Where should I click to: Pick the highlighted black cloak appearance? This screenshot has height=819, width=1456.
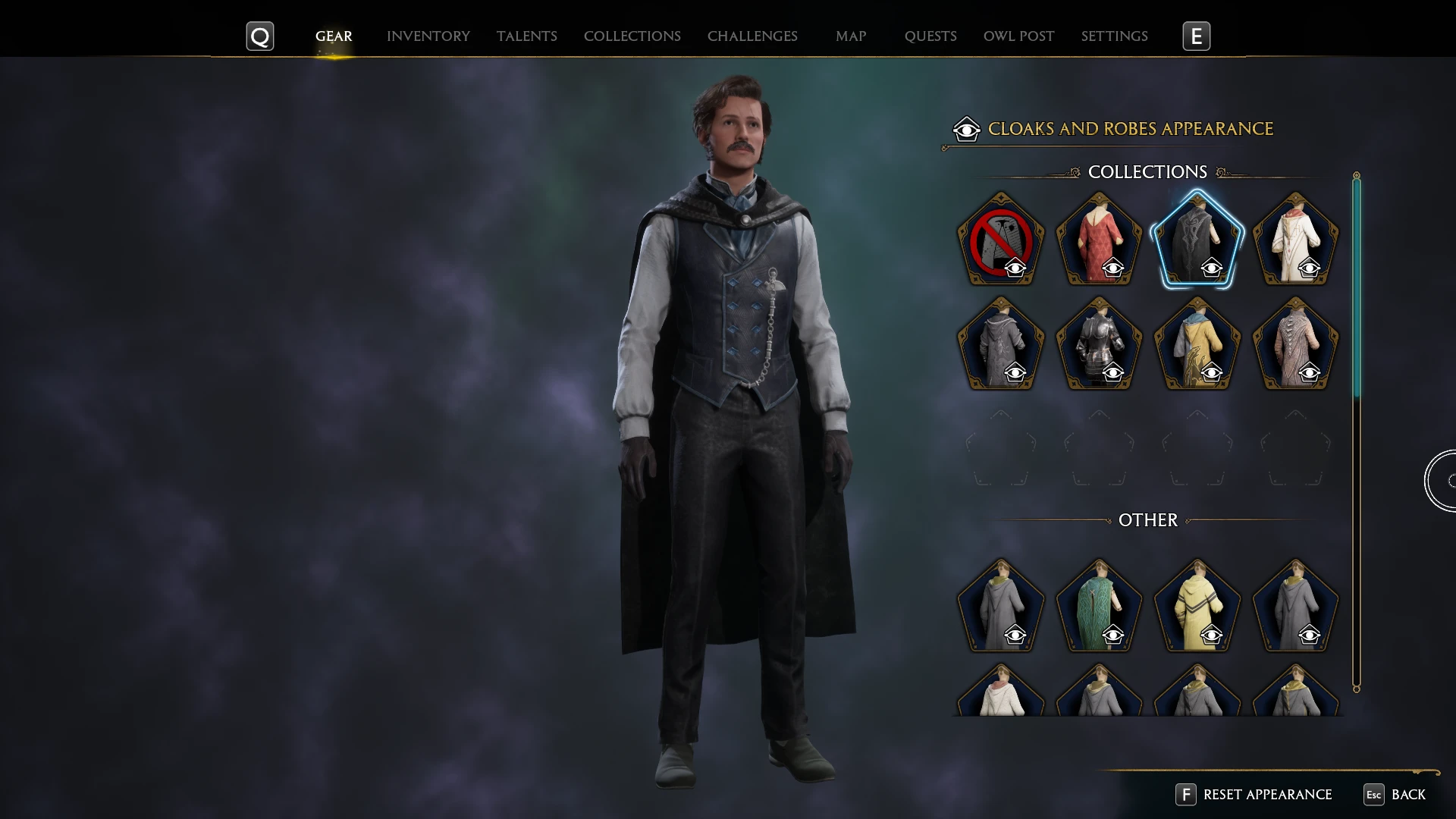click(x=1197, y=240)
